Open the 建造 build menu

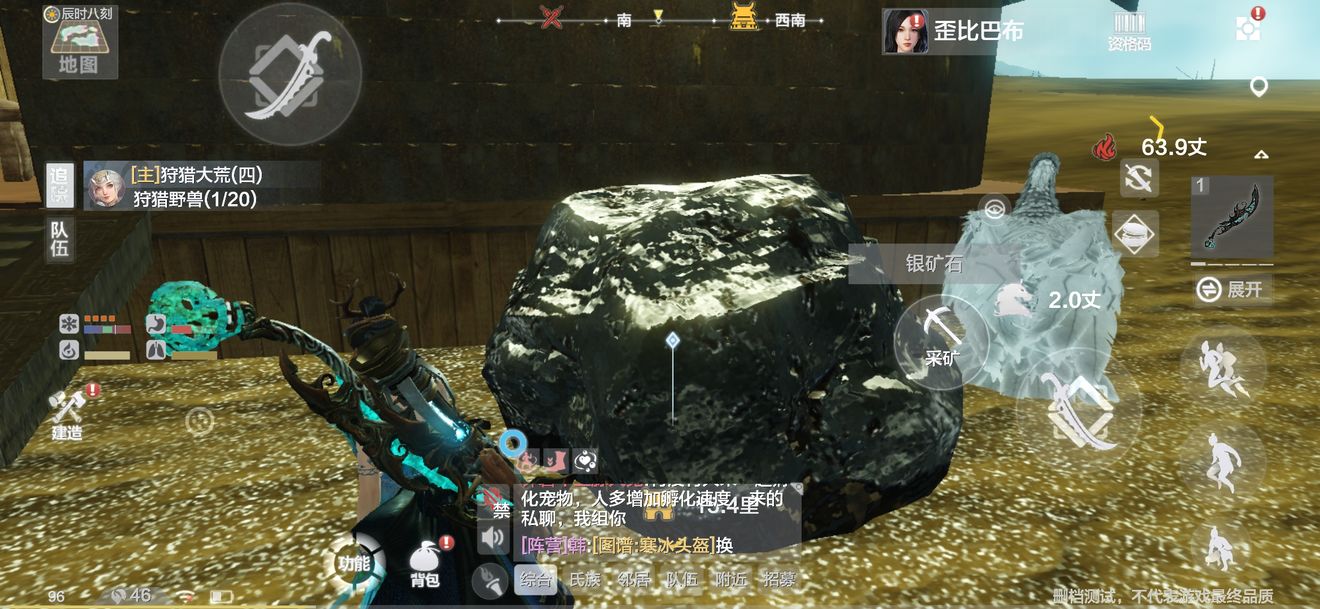pyautogui.click(x=68, y=413)
